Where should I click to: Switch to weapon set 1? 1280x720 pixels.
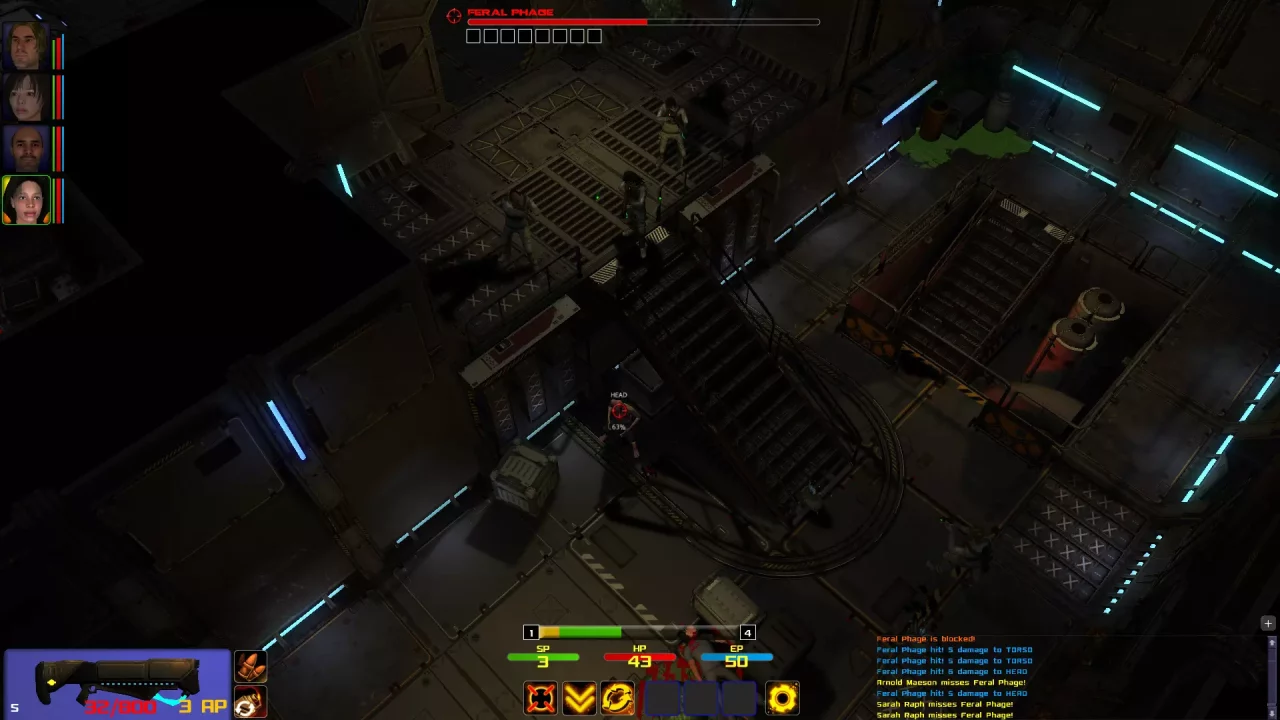pyautogui.click(x=531, y=632)
